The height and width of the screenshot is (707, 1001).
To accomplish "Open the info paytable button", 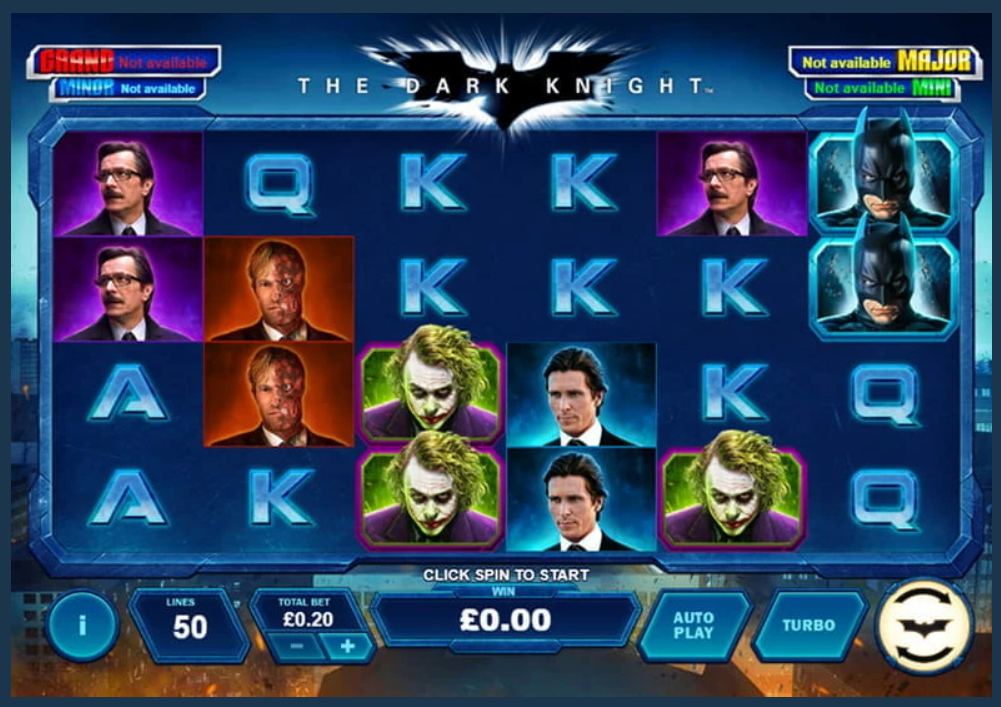I will [82, 626].
